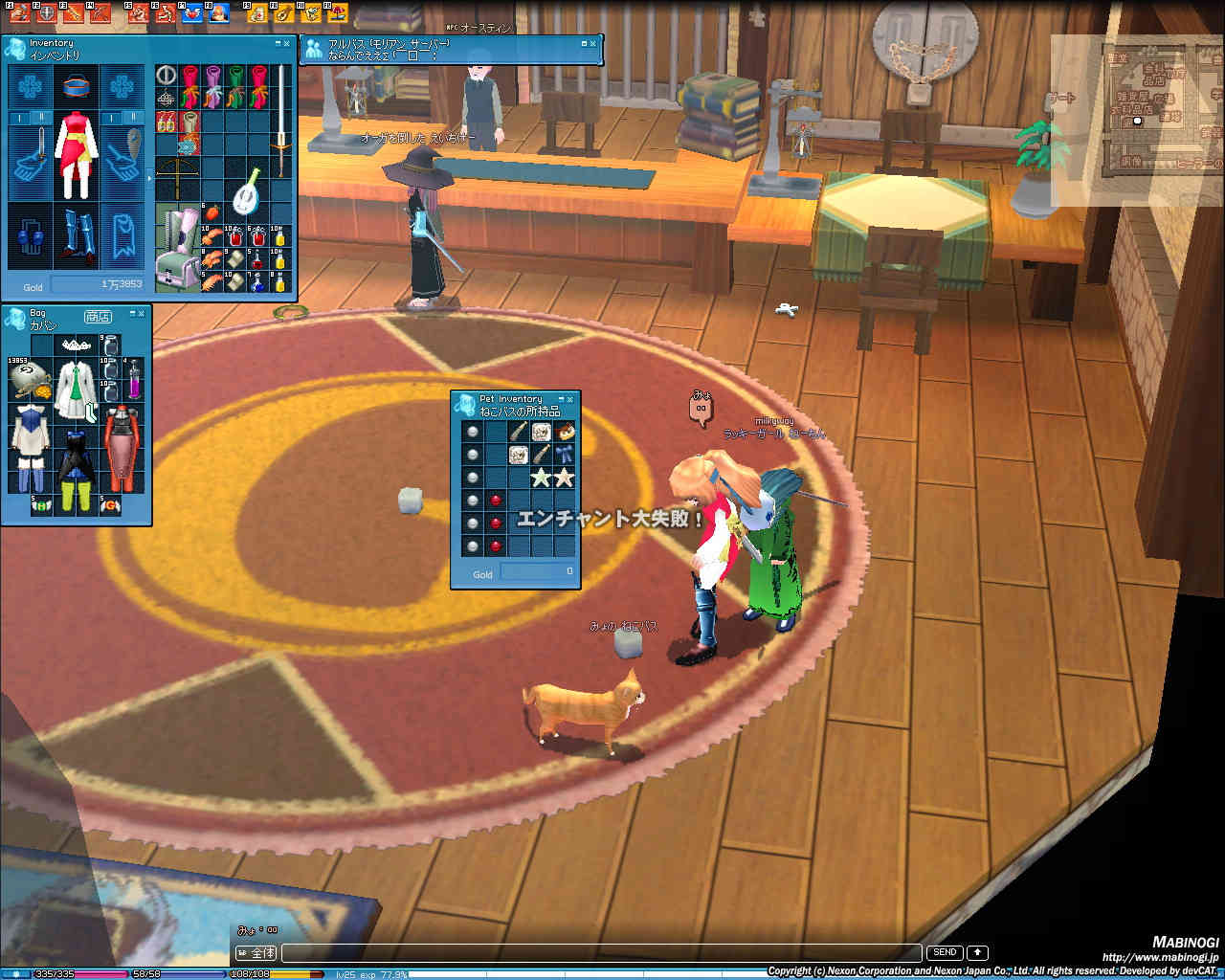Toggle the 全体 chat channel selector
The height and width of the screenshot is (980, 1225).
click(256, 953)
